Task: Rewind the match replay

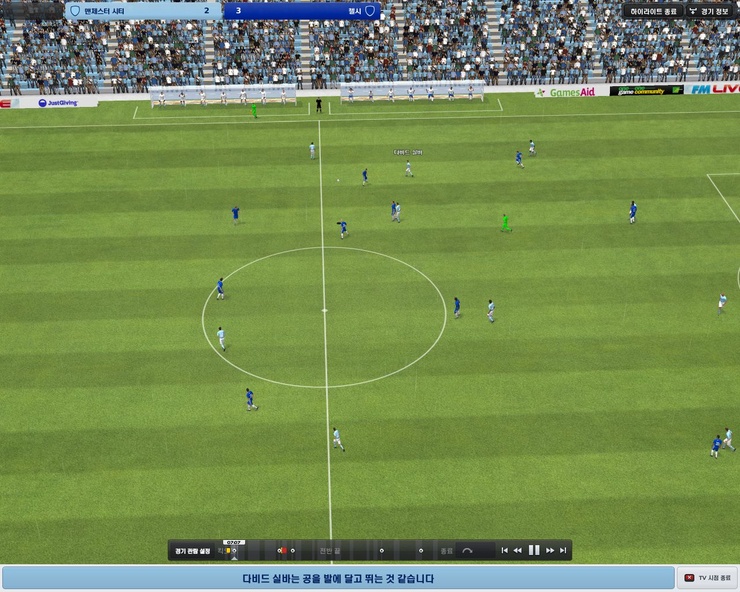Action: click(518, 550)
